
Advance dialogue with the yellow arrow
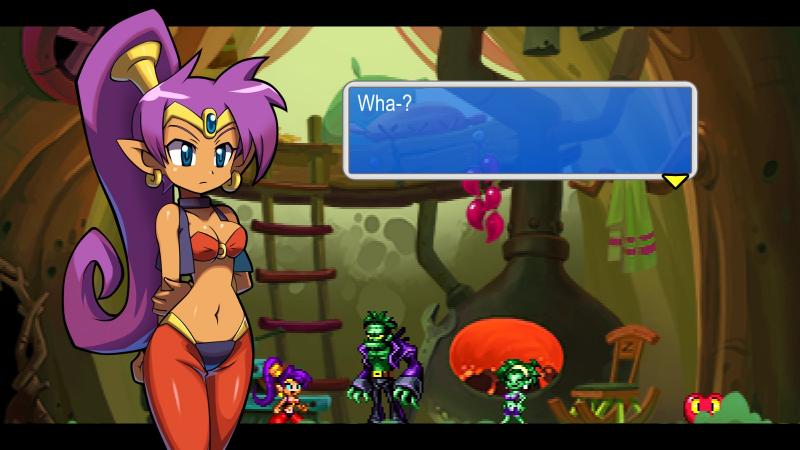676,180
